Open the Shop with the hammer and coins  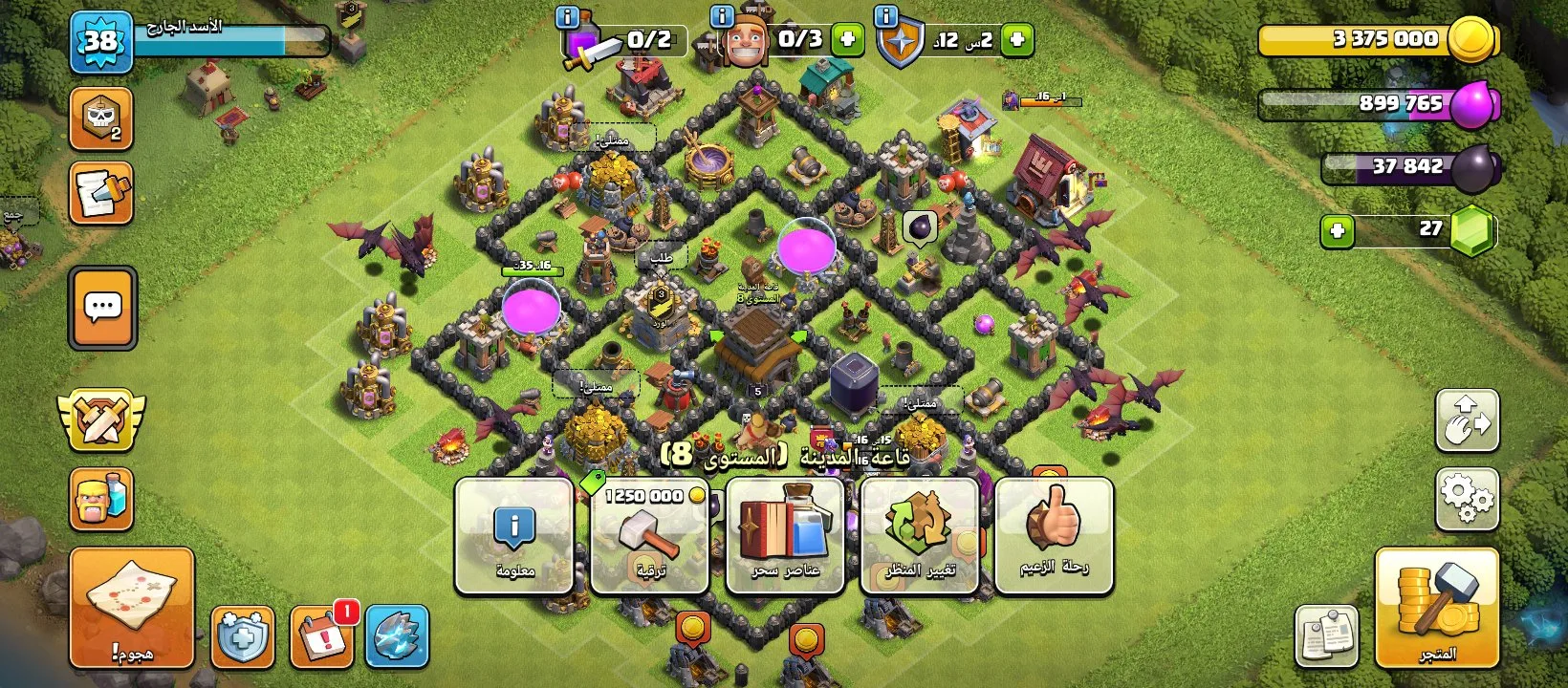pyautogui.click(x=1436, y=607)
